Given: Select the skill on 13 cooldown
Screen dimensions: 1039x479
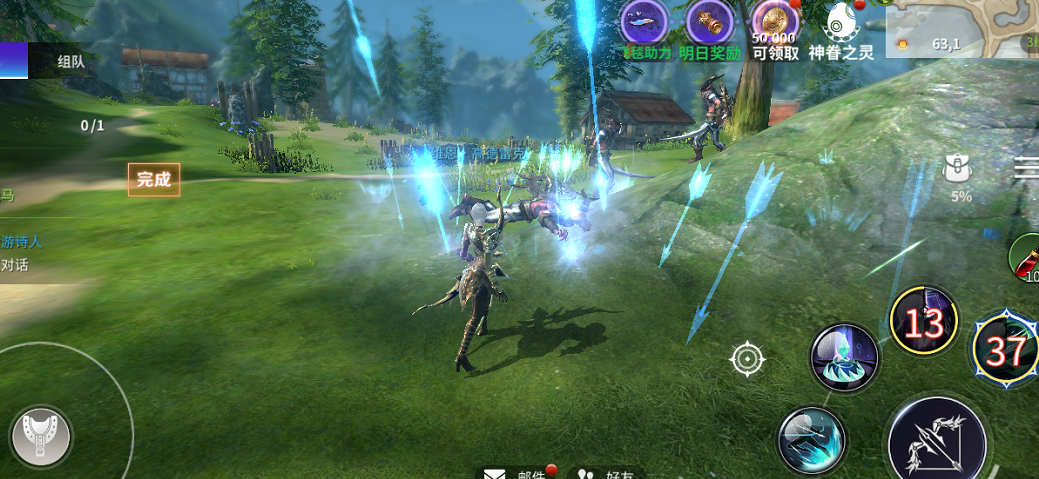Looking at the screenshot, I should coord(925,322).
